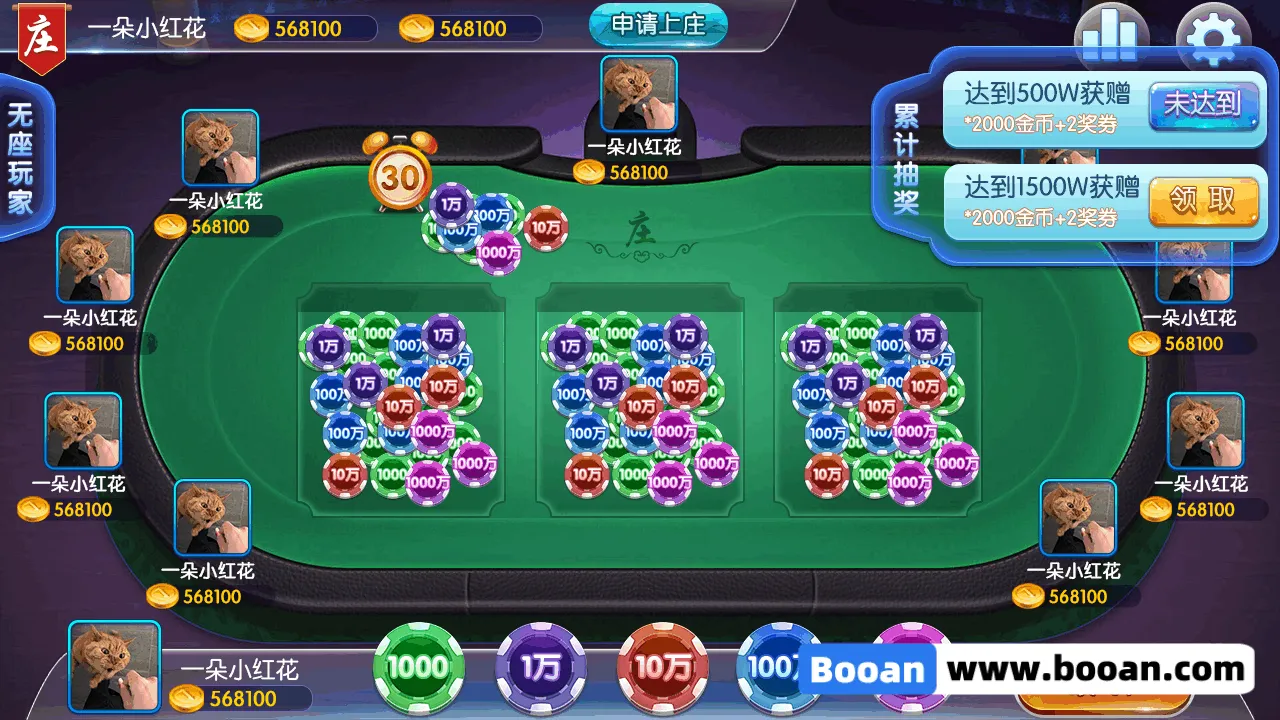The width and height of the screenshot is (1280, 720).
Task: Claim the 1500W reward with 领取
Action: tap(1202, 201)
